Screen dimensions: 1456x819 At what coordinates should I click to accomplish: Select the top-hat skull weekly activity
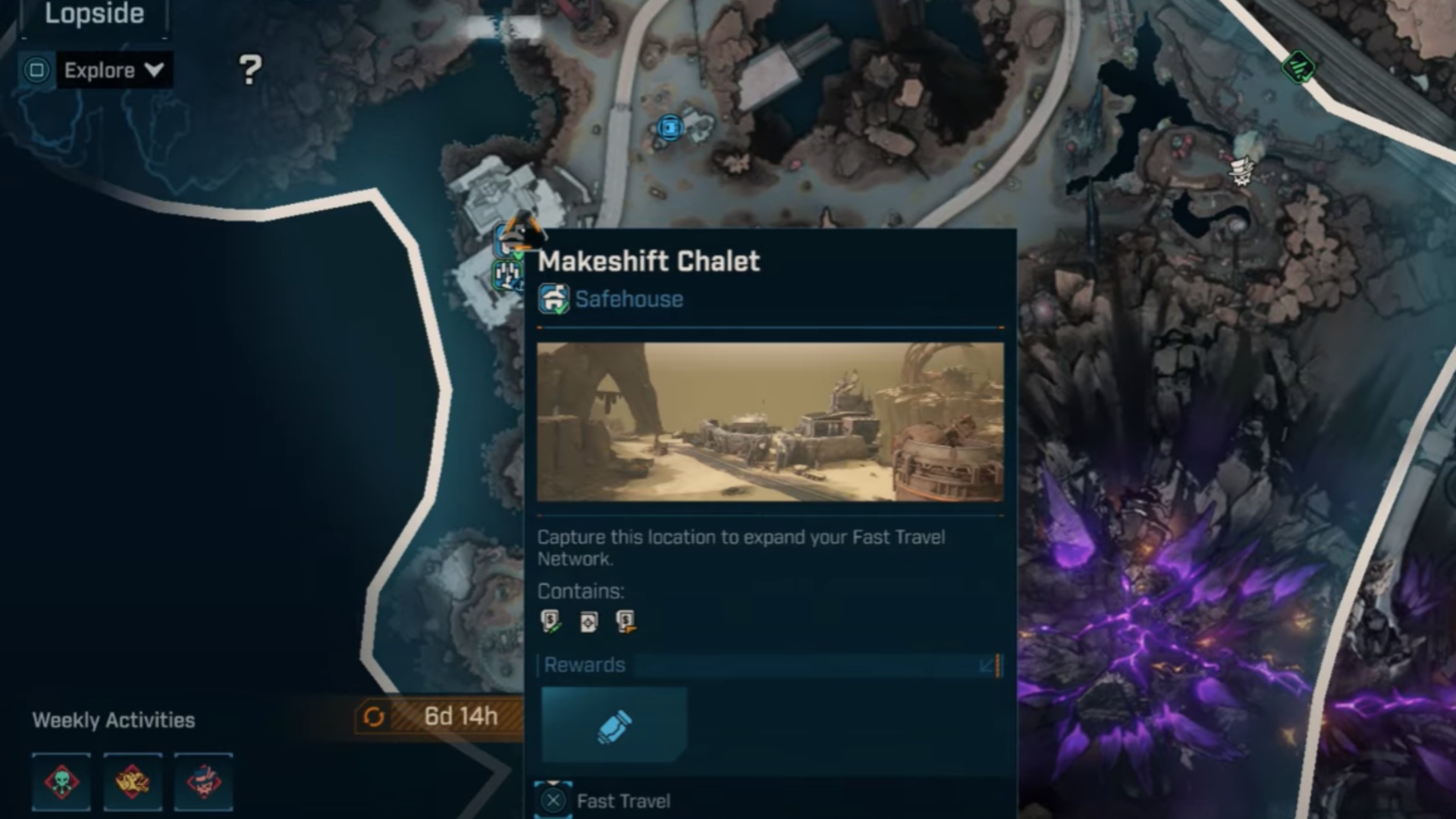pyautogui.click(x=203, y=782)
